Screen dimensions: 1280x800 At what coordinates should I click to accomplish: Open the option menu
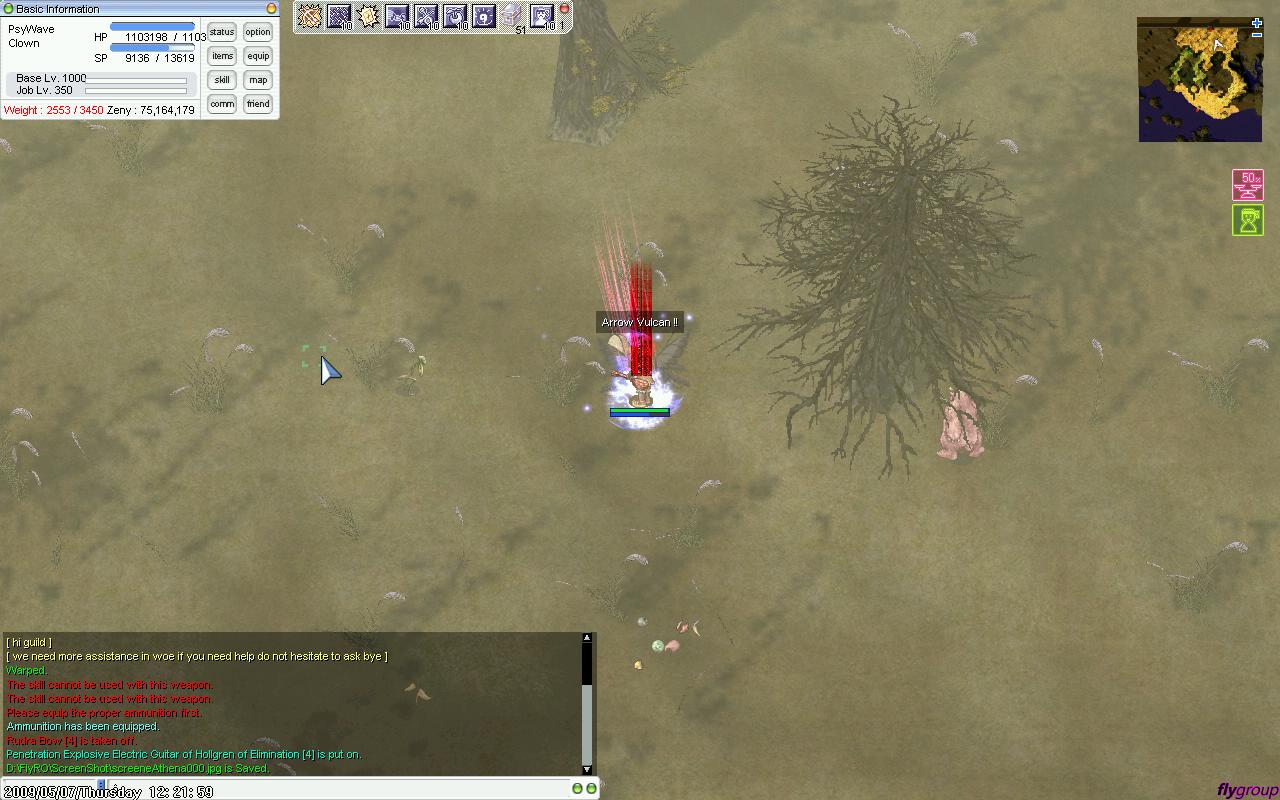click(258, 32)
